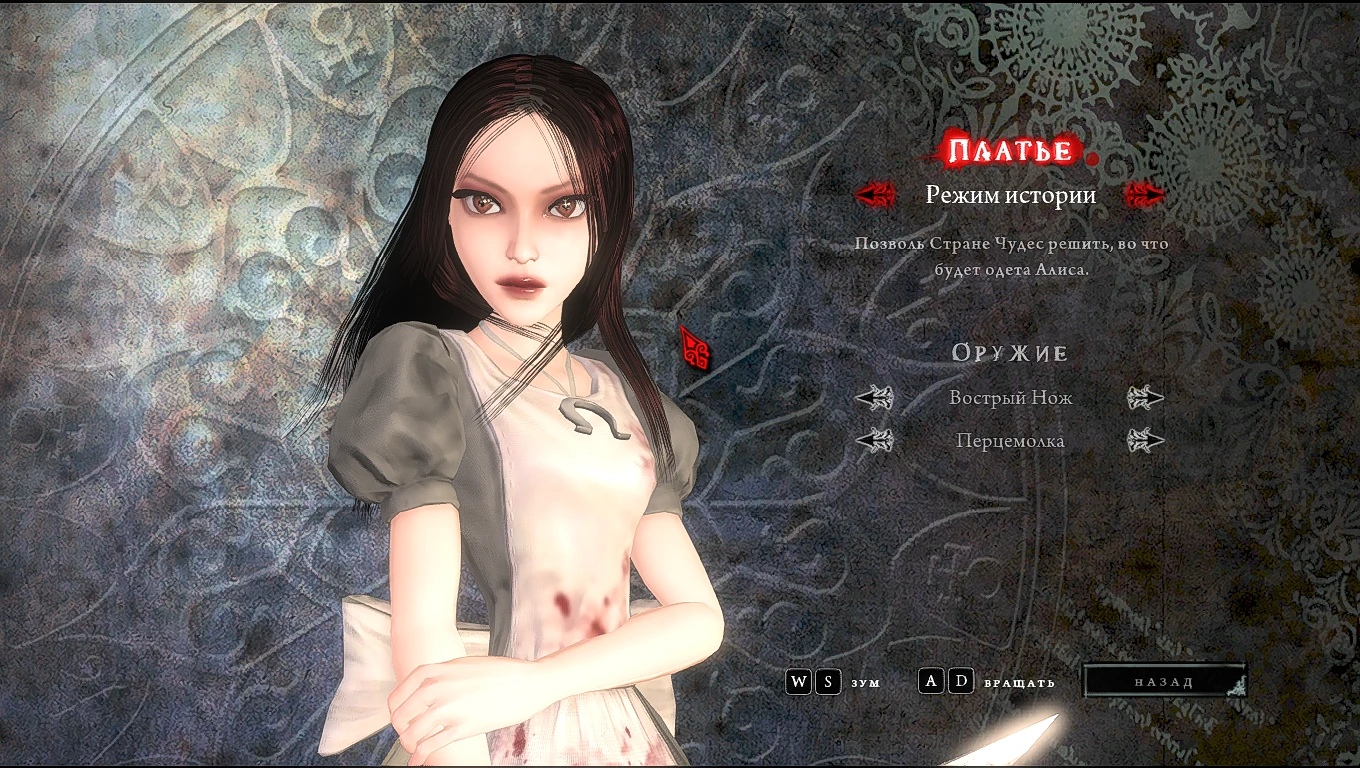Select the Режим истории dress name
Image resolution: width=1360 pixels, height=768 pixels.
point(1011,197)
